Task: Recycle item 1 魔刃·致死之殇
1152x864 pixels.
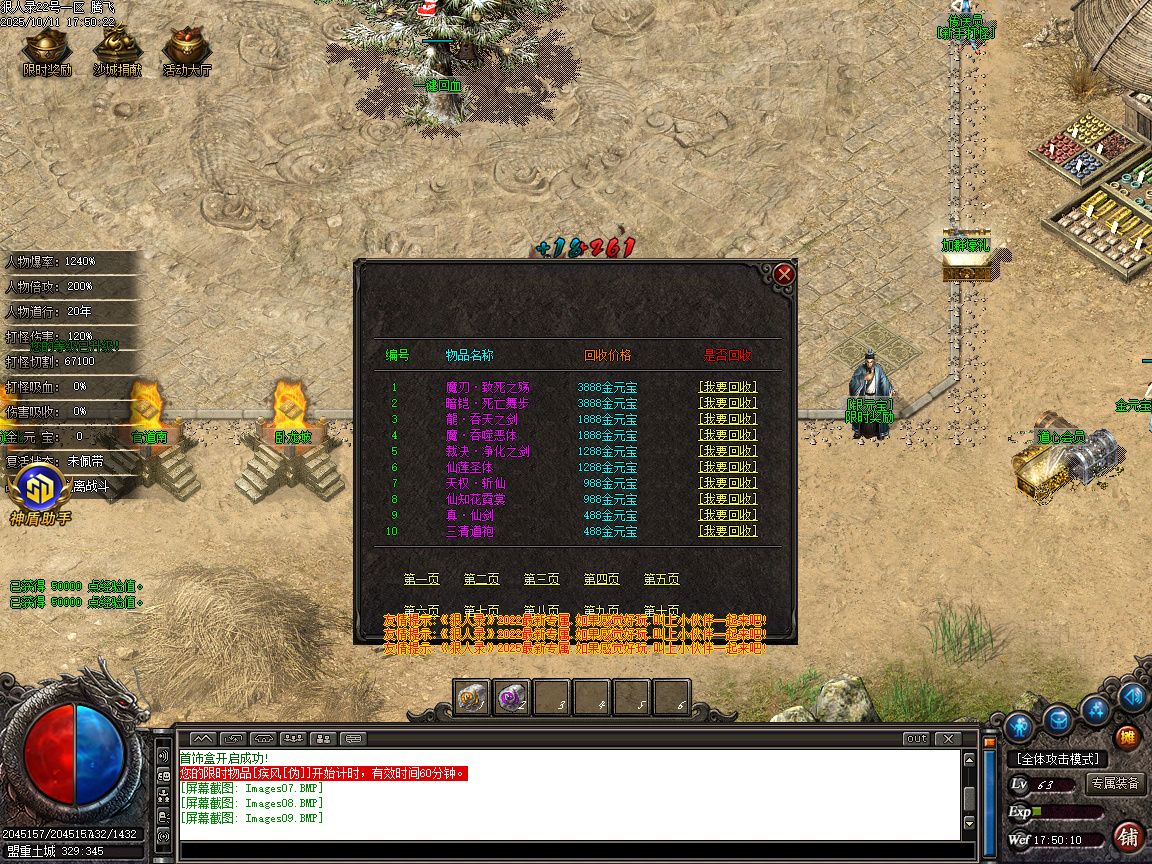Action: coord(727,387)
